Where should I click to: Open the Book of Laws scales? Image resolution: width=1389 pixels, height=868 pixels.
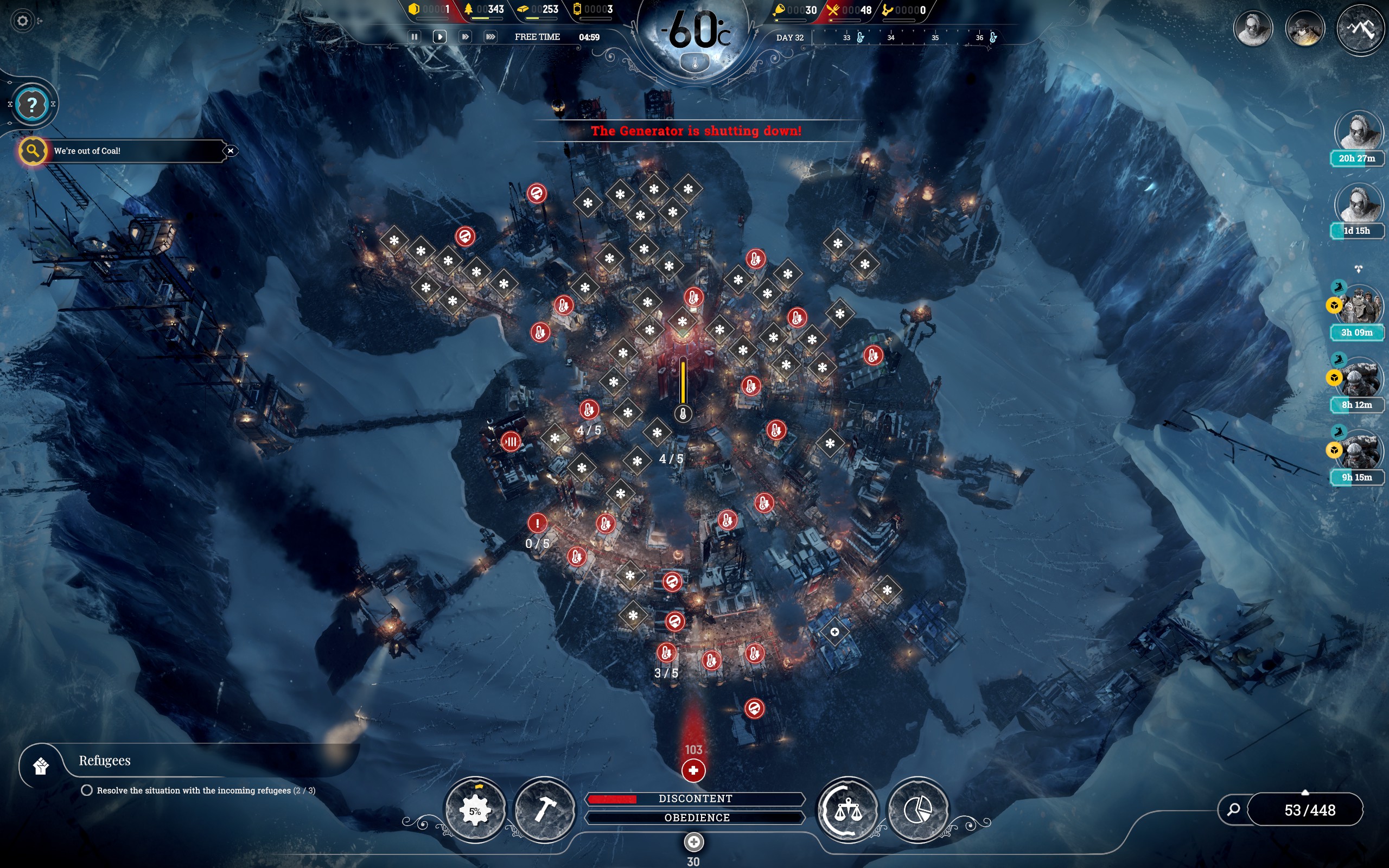click(848, 810)
